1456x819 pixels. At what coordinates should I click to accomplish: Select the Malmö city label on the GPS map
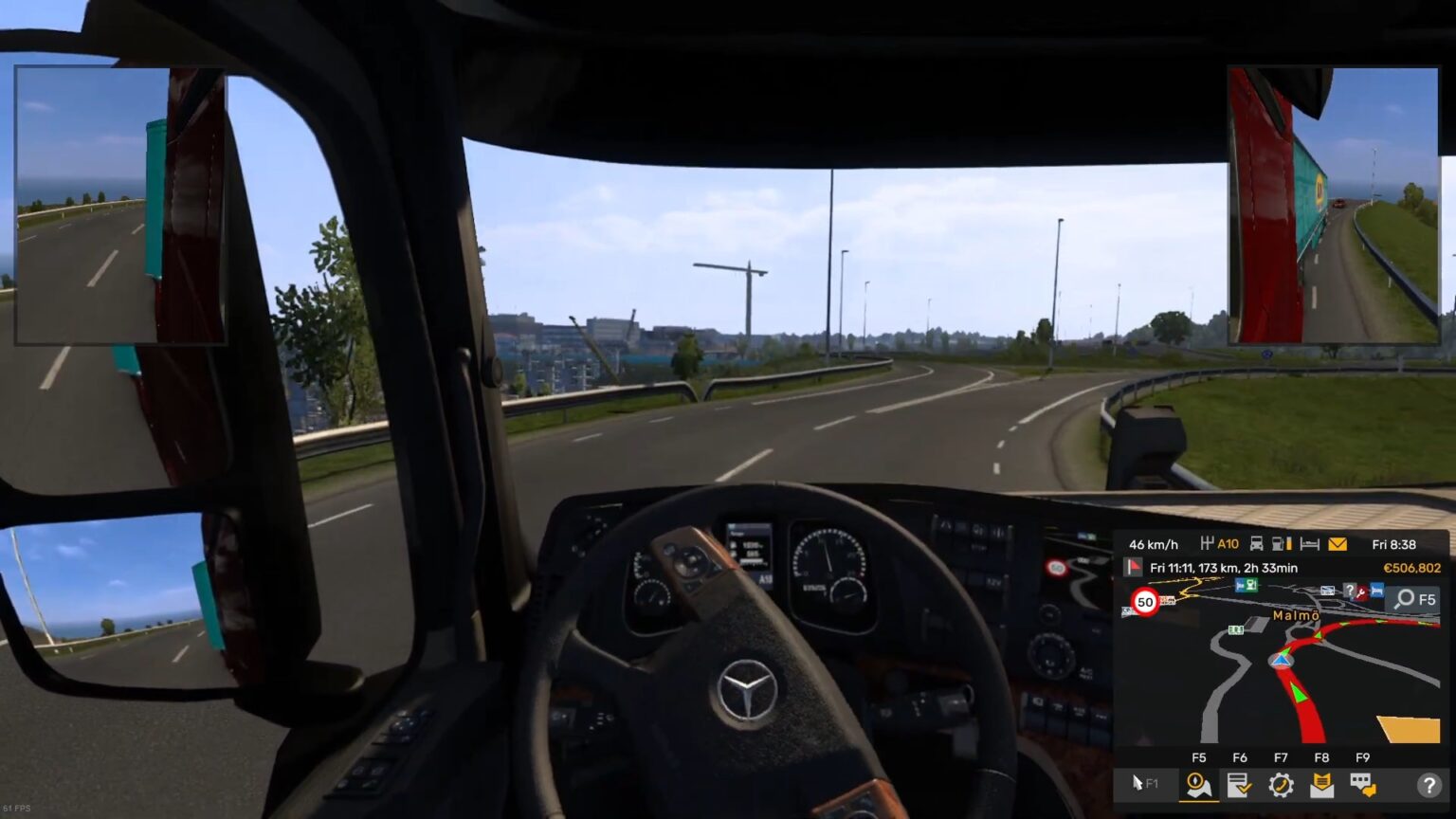click(x=1296, y=616)
